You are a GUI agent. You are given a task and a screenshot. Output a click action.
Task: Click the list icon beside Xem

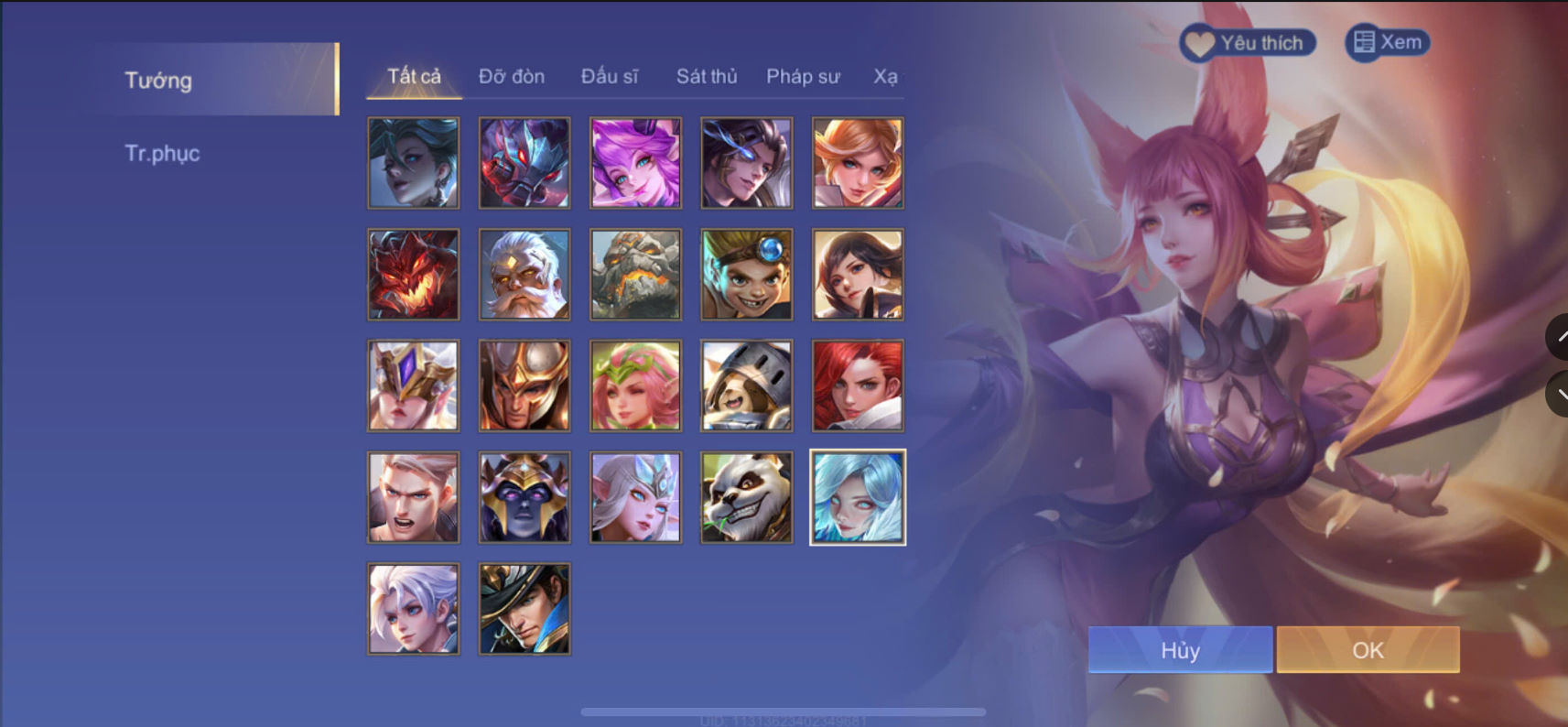1363,40
